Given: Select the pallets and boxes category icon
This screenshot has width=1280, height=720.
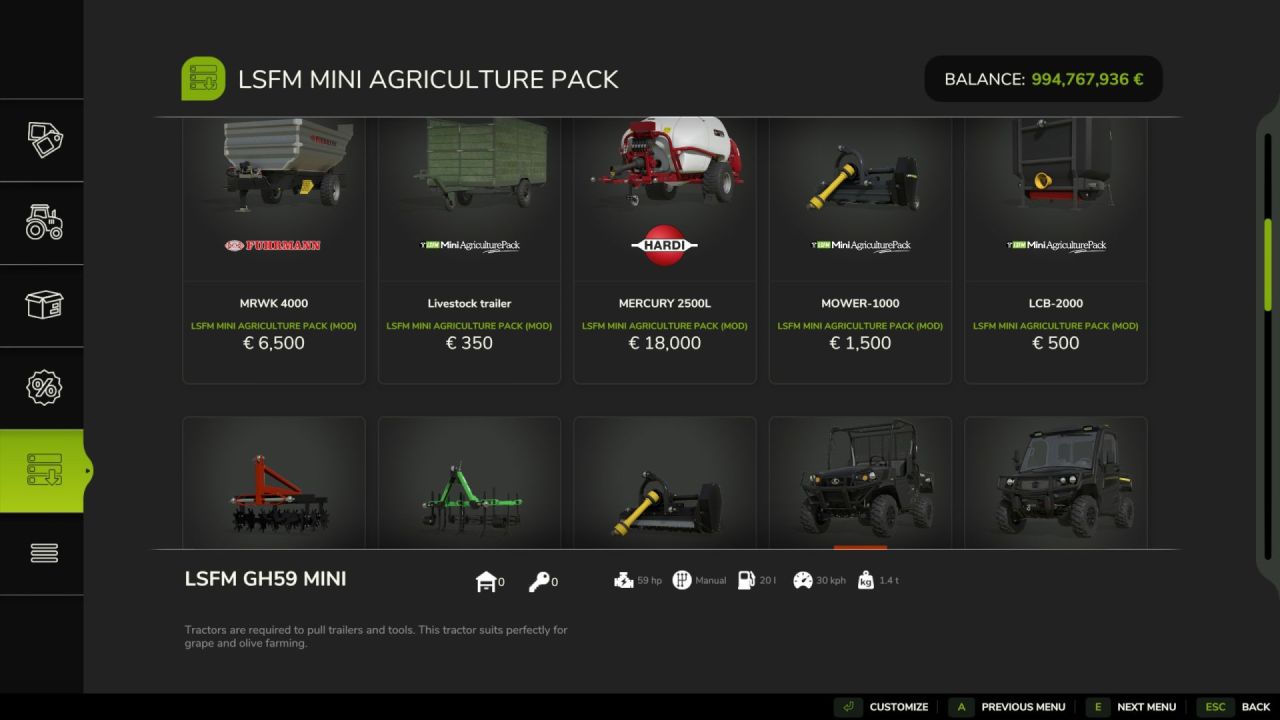Looking at the screenshot, I should click(x=42, y=306).
